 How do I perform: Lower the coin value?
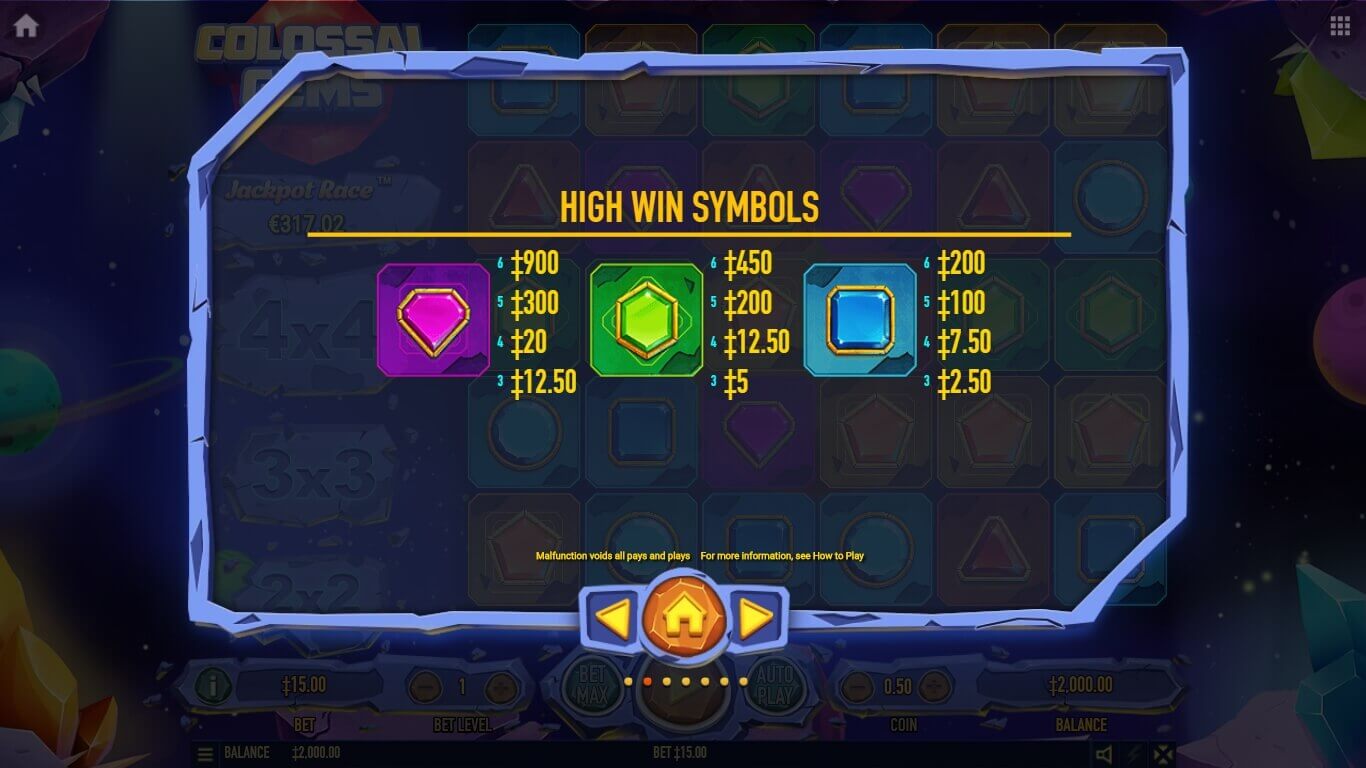[x=856, y=687]
